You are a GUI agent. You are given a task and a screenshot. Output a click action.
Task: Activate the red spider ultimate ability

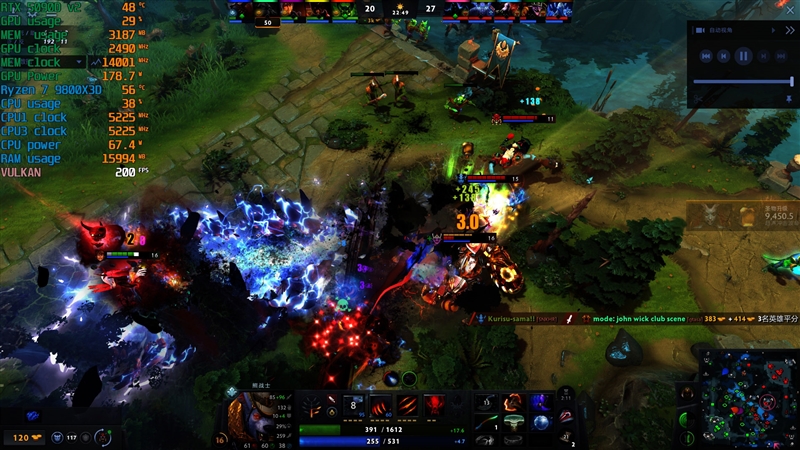pos(437,405)
